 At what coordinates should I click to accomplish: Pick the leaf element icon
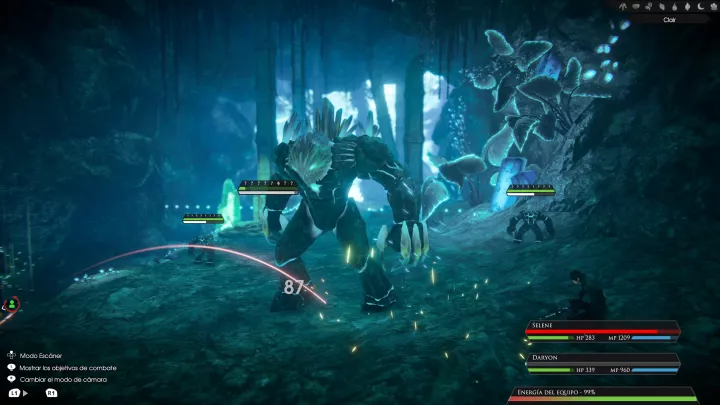(x=662, y=7)
